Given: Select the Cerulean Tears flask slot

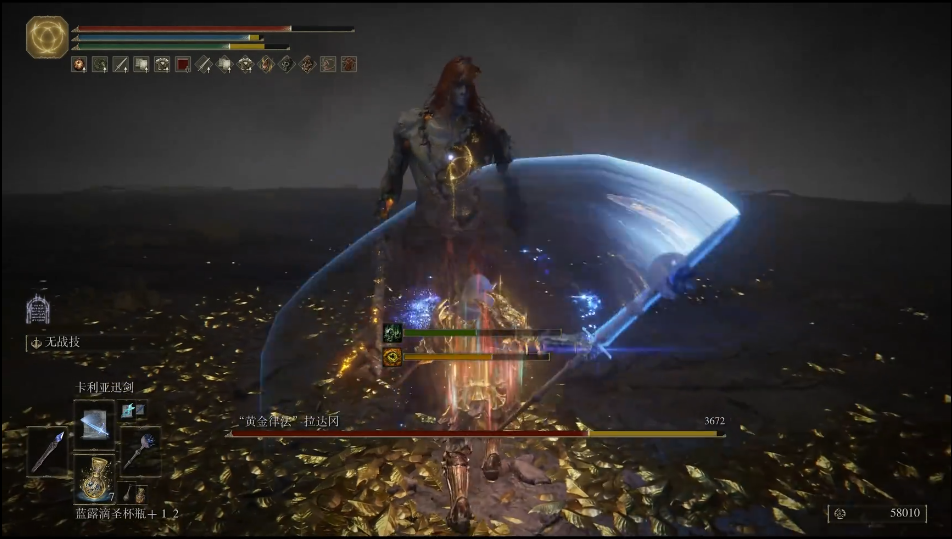Looking at the screenshot, I should (96, 479).
